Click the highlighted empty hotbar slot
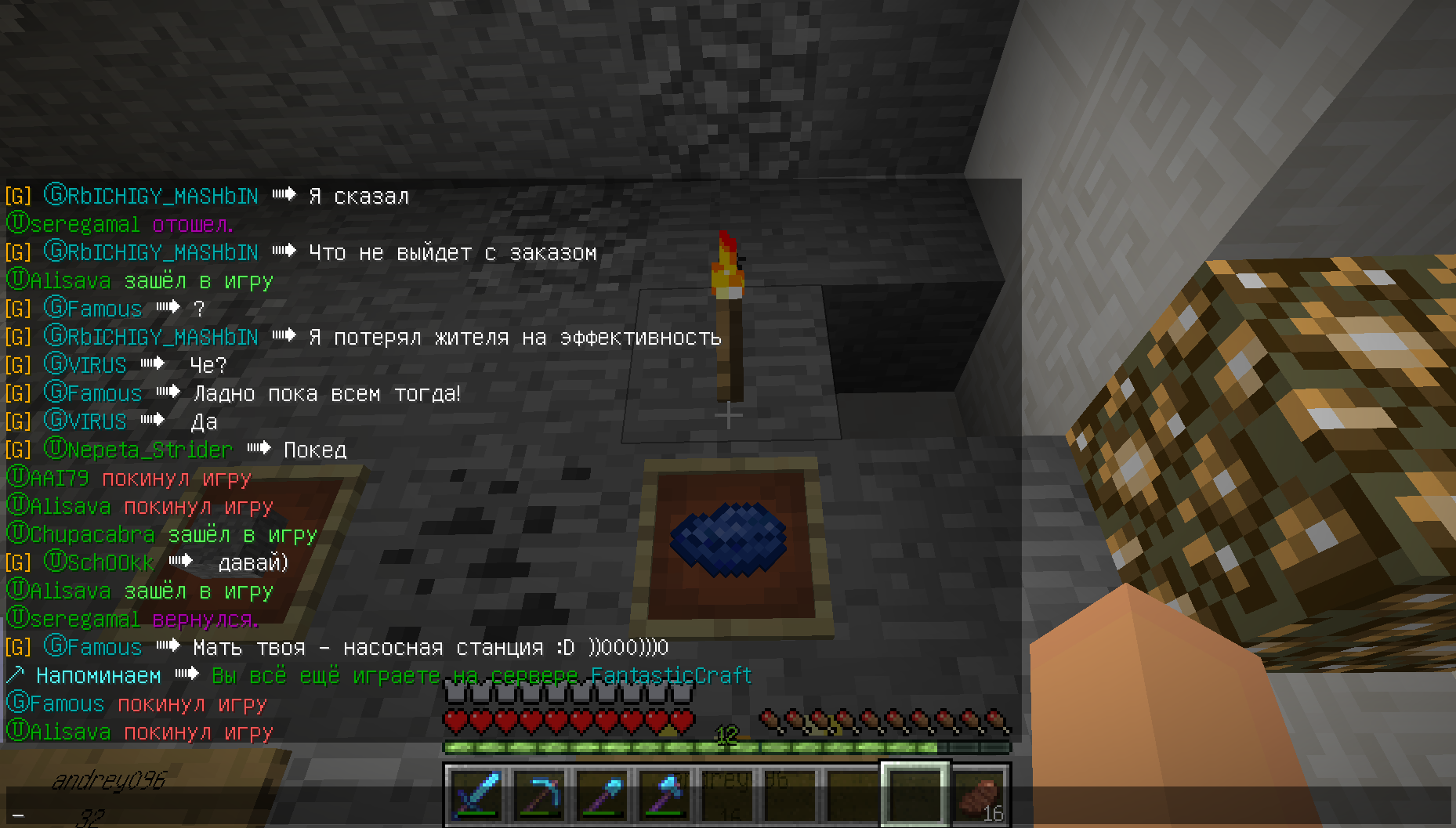 point(915,794)
